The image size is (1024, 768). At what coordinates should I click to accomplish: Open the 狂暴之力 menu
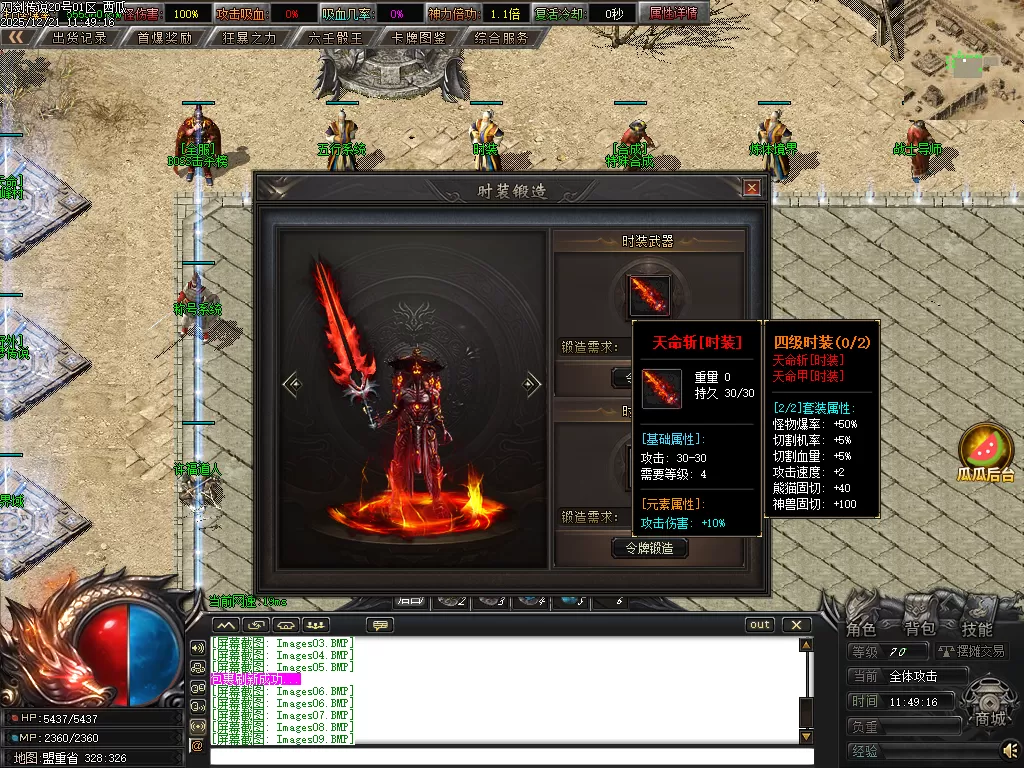(x=249, y=38)
